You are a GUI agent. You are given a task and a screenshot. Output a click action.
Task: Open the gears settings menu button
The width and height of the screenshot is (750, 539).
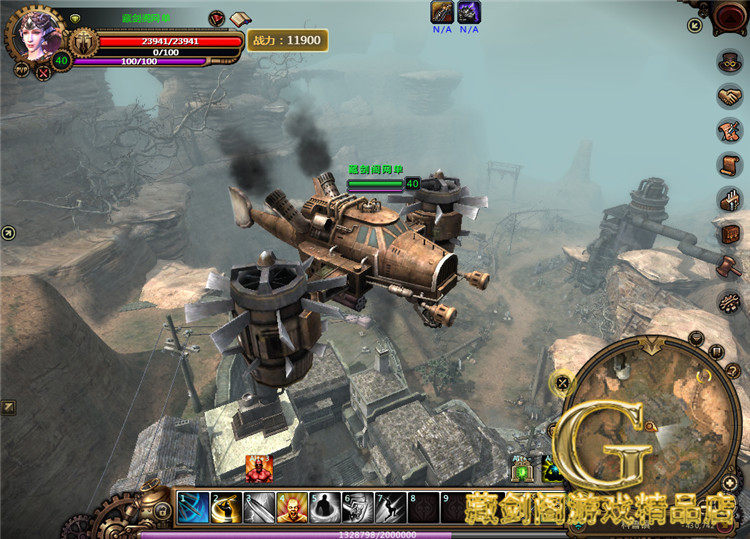coord(729,301)
